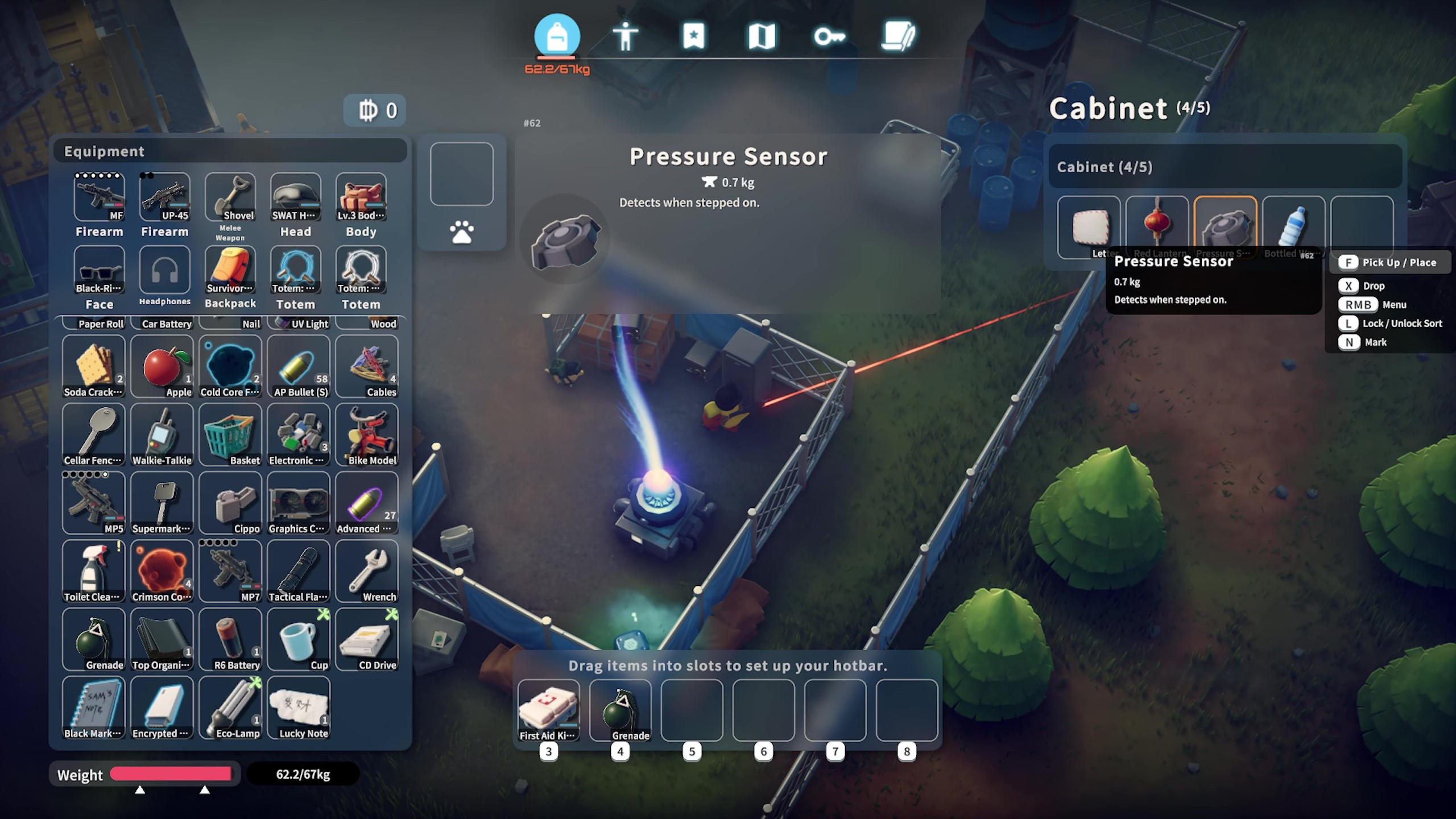
Task: Open the map tab
Action: (x=762, y=36)
